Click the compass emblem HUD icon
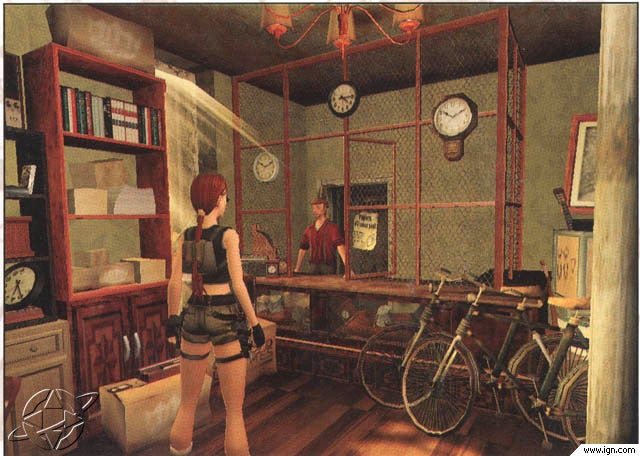This screenshot has width=640, height=456. tap(53, 414)
